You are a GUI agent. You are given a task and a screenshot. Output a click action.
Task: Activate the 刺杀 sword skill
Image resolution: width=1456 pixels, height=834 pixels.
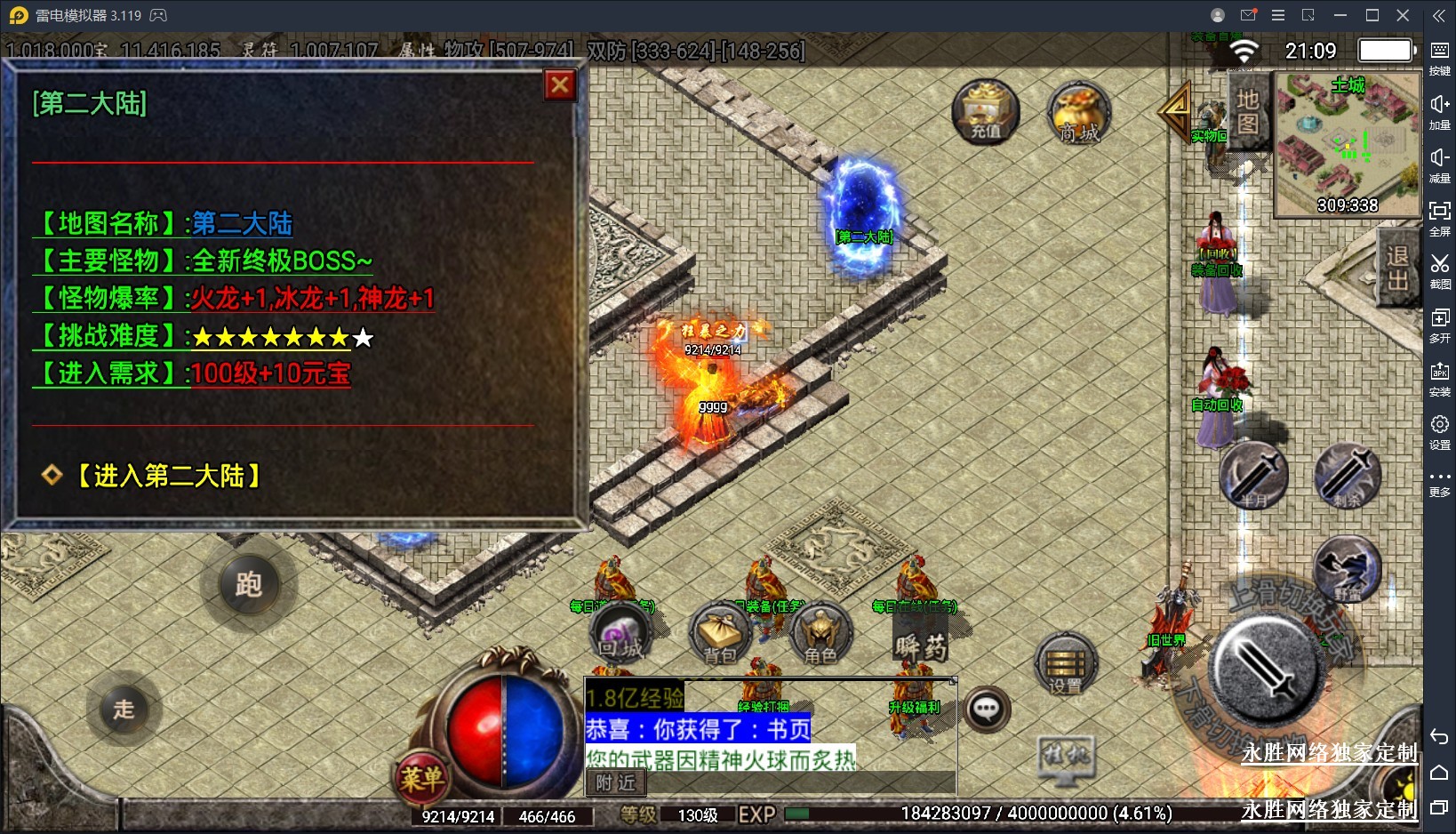(x=1348, y=476)
